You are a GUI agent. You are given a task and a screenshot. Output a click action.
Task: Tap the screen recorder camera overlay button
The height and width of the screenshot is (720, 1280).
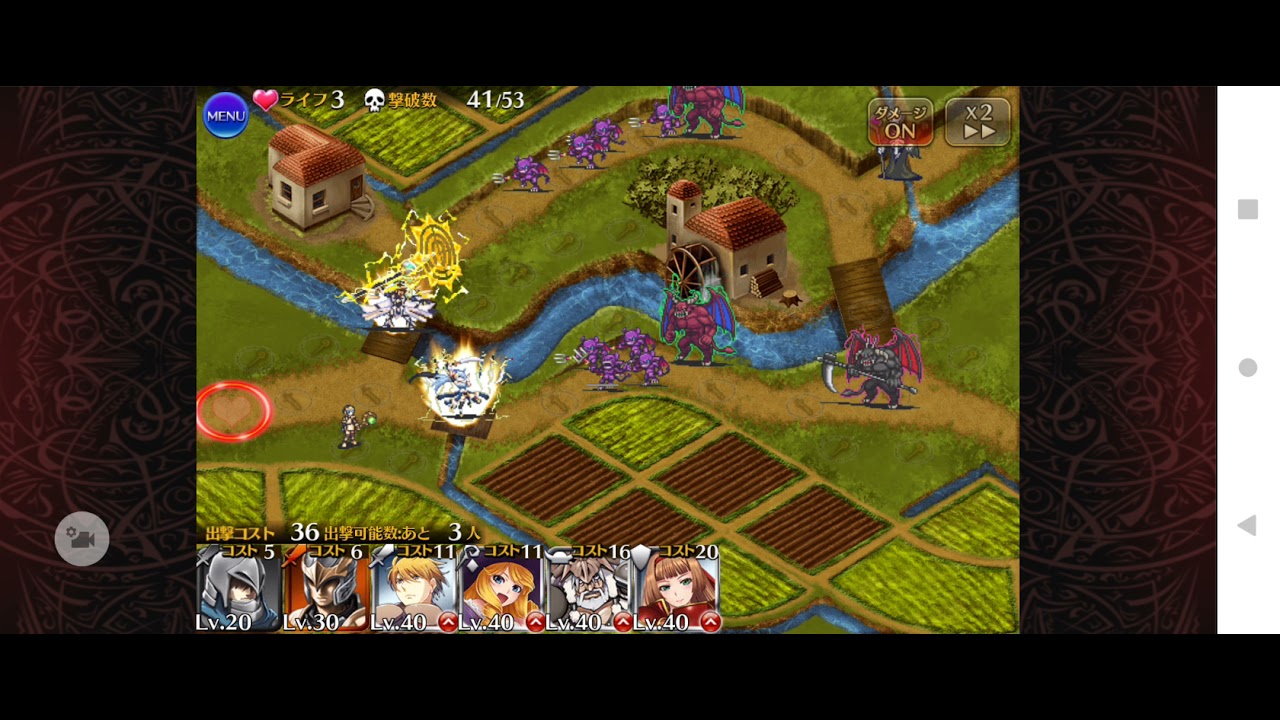[82, 539]
